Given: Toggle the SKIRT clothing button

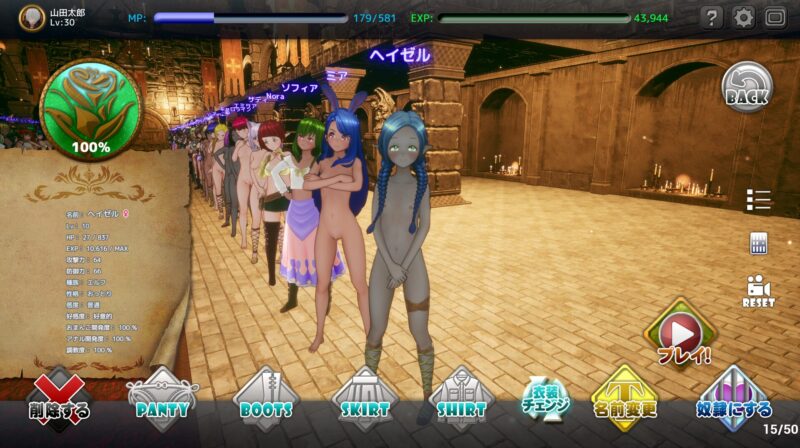Looking at the screenshot, I should (x=364, y=400).
